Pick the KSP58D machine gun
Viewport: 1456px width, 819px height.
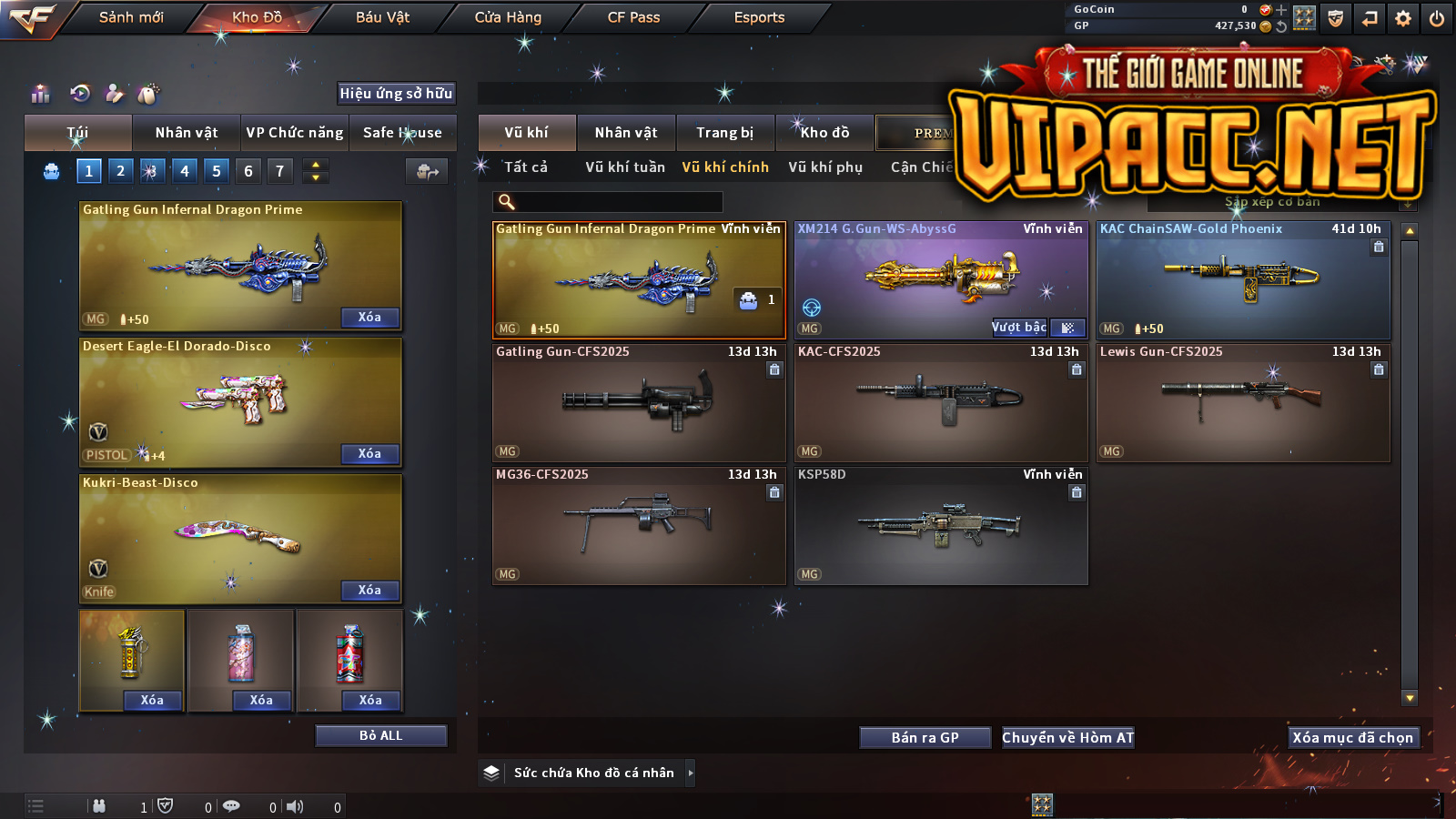tap(941, 526)
